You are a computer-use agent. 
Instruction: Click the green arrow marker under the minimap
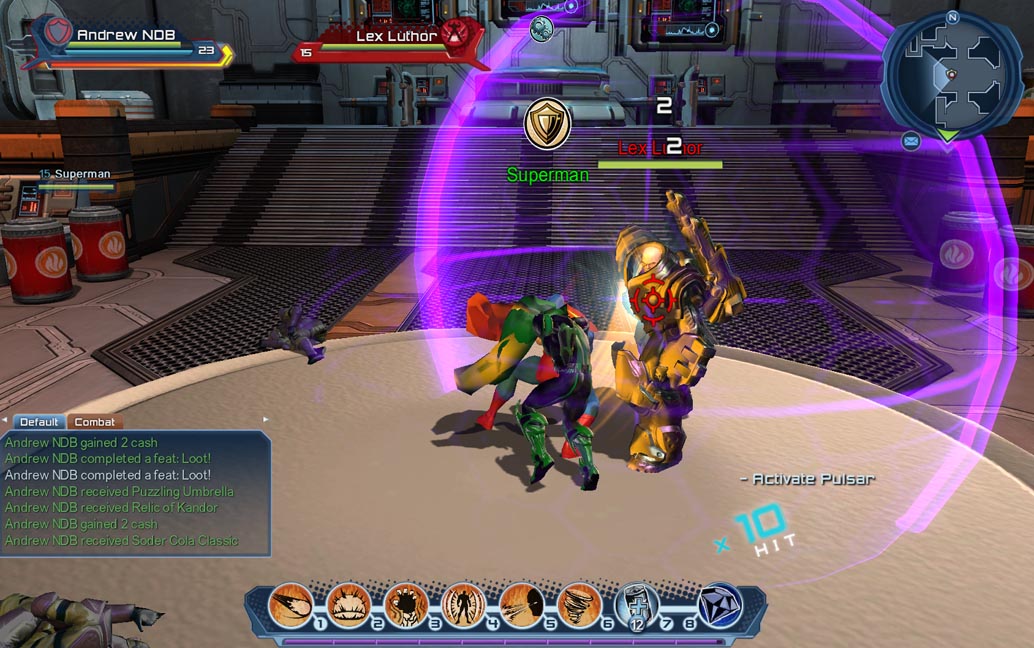(946, 135)
